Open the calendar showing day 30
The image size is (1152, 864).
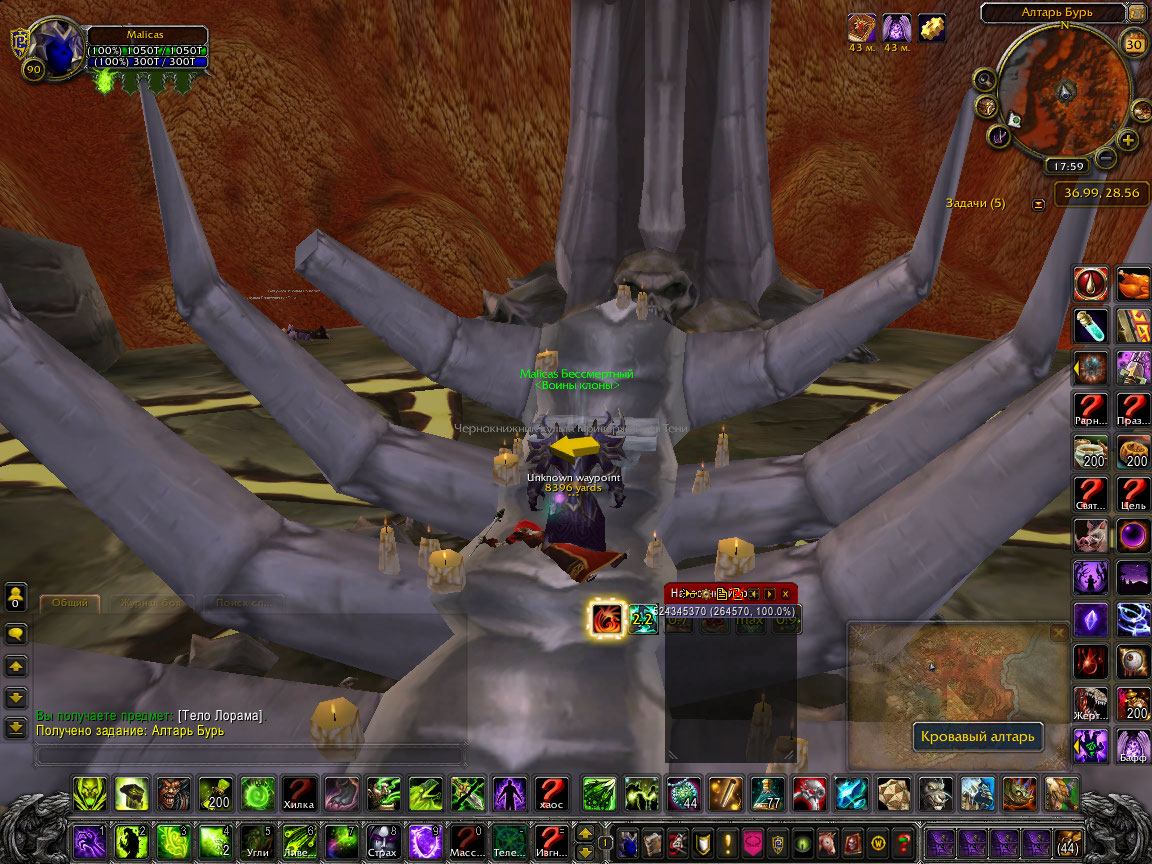point(1134,44)
